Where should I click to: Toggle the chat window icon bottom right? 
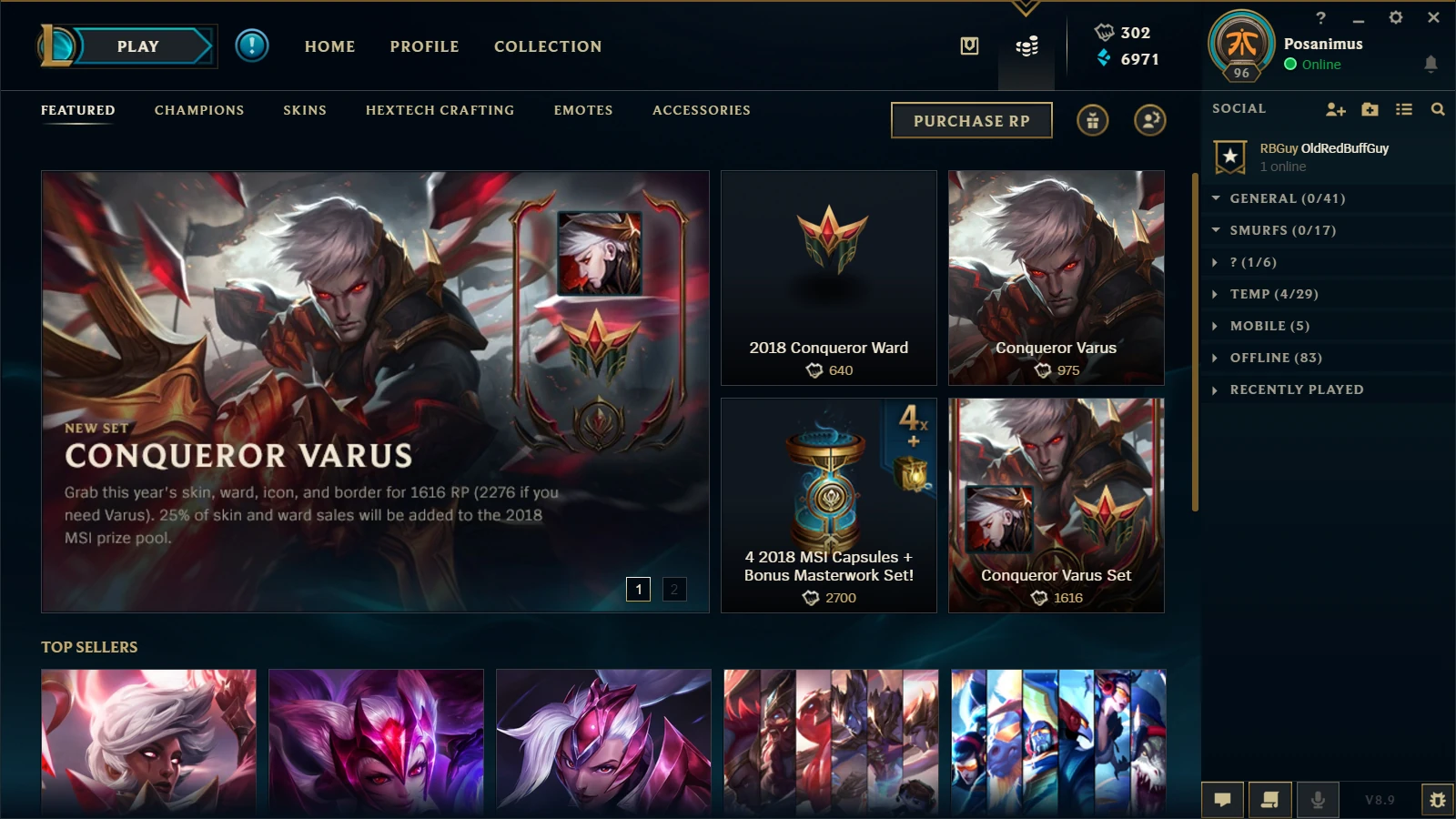click(x=1222, y=799)
